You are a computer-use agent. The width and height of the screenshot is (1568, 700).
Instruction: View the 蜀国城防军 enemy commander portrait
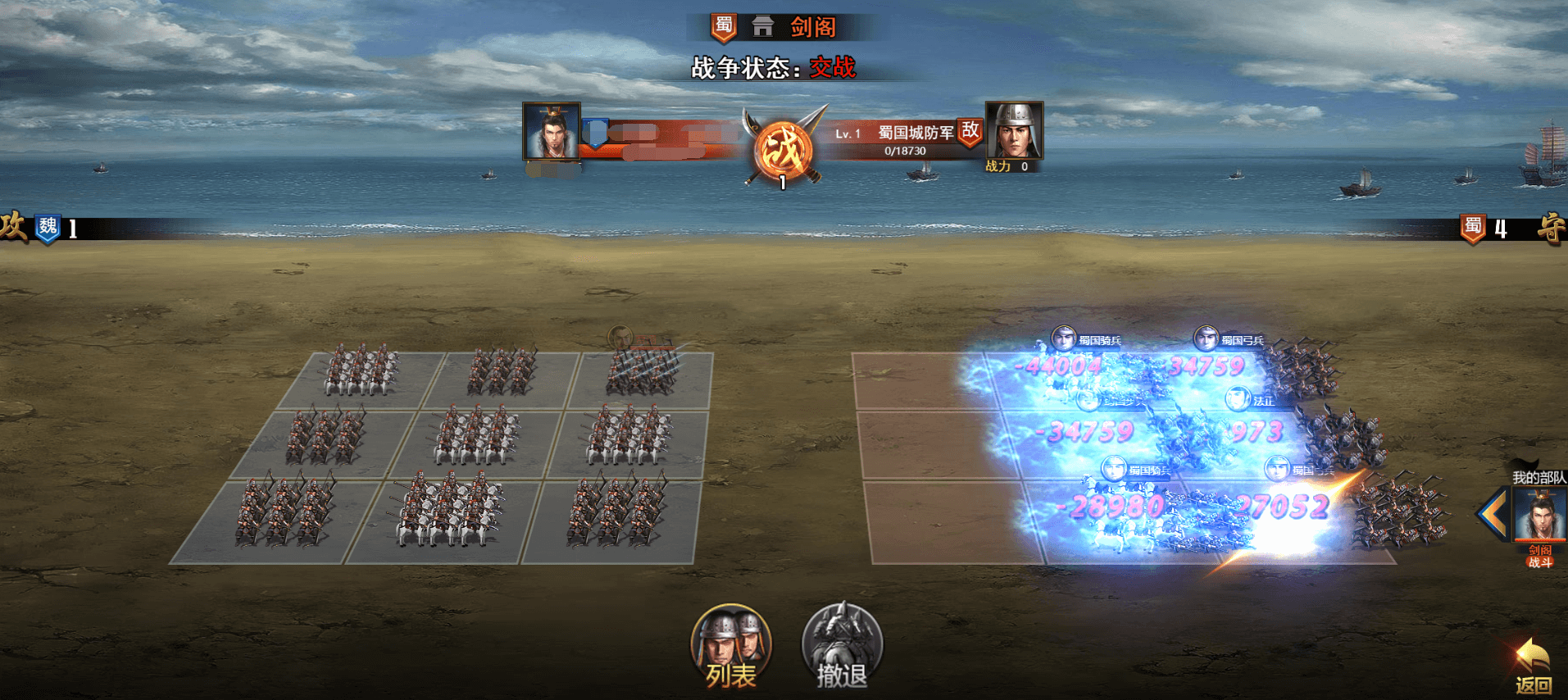click(1014, 130)
